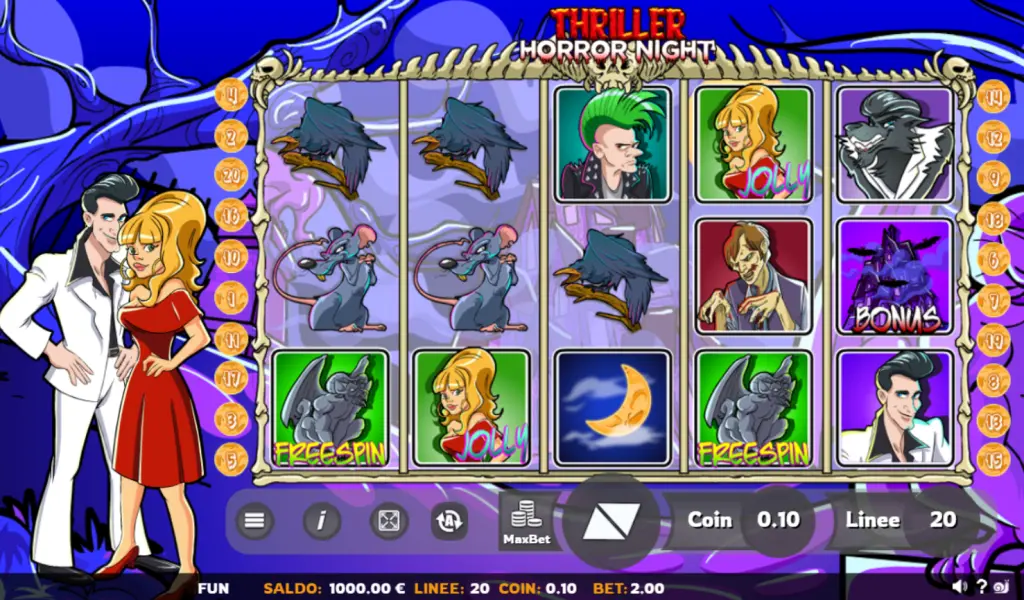Spin the reels with the central button
Image resolution: width=1024 pixels, height=600 pixels.
point(610,521)
